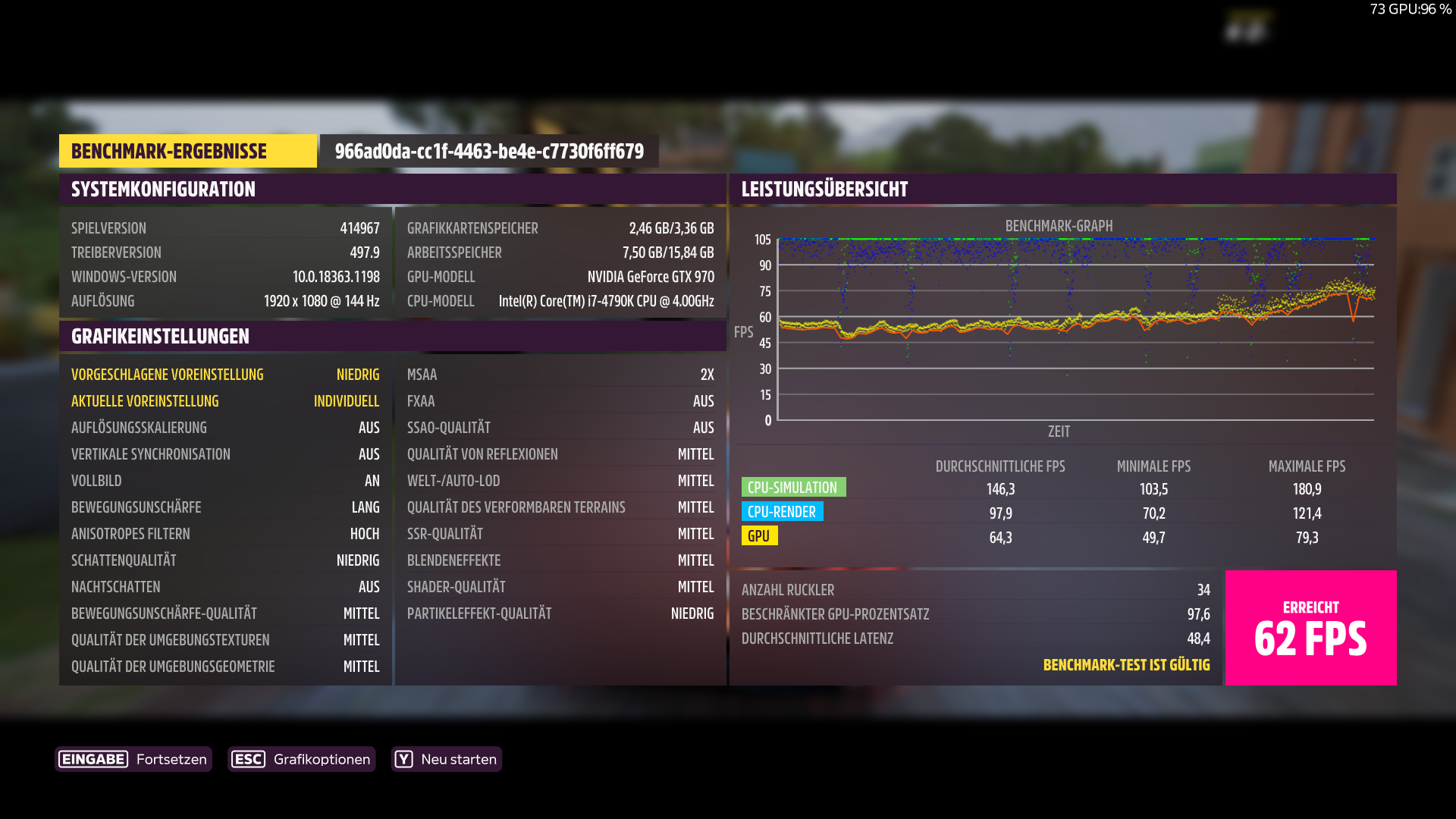Disable VOLLBILD currently set to AN
Image resolution: width=1456 pixels, height=819 pixels.
tap(225, 480)
